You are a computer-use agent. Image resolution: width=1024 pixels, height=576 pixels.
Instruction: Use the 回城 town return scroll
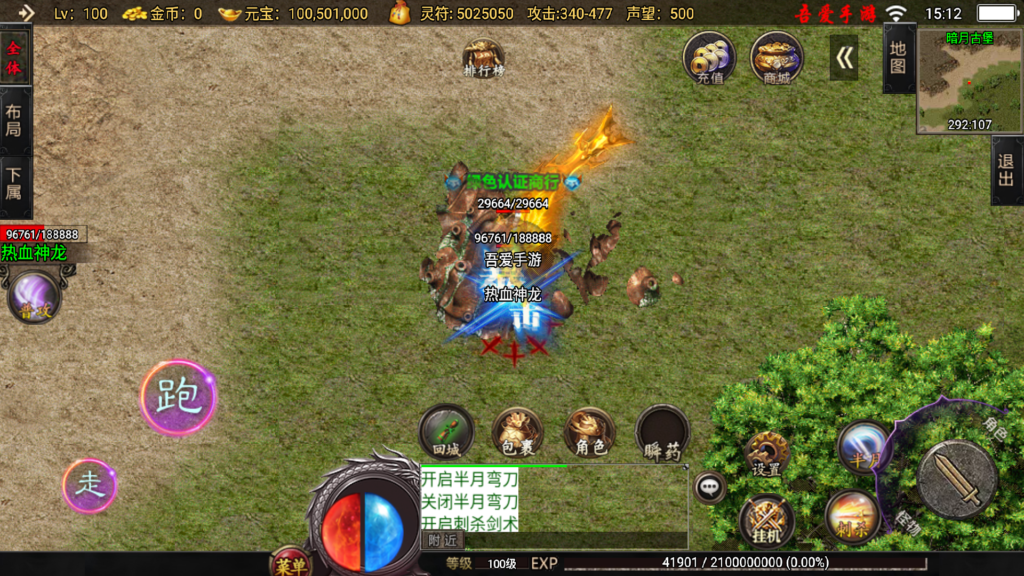[446, 431]
